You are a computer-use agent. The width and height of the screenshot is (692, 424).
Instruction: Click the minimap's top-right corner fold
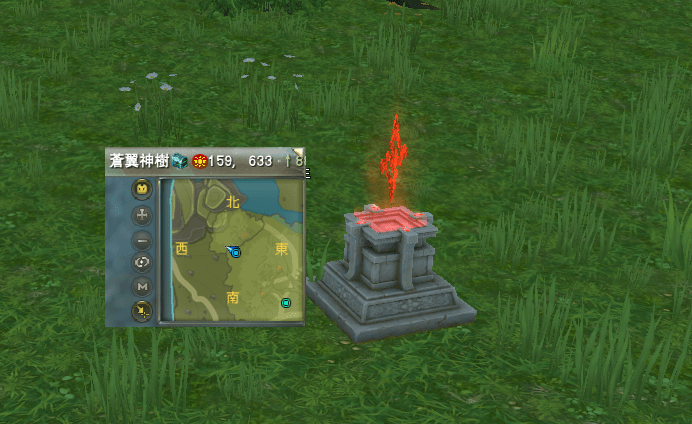(300, 153)
